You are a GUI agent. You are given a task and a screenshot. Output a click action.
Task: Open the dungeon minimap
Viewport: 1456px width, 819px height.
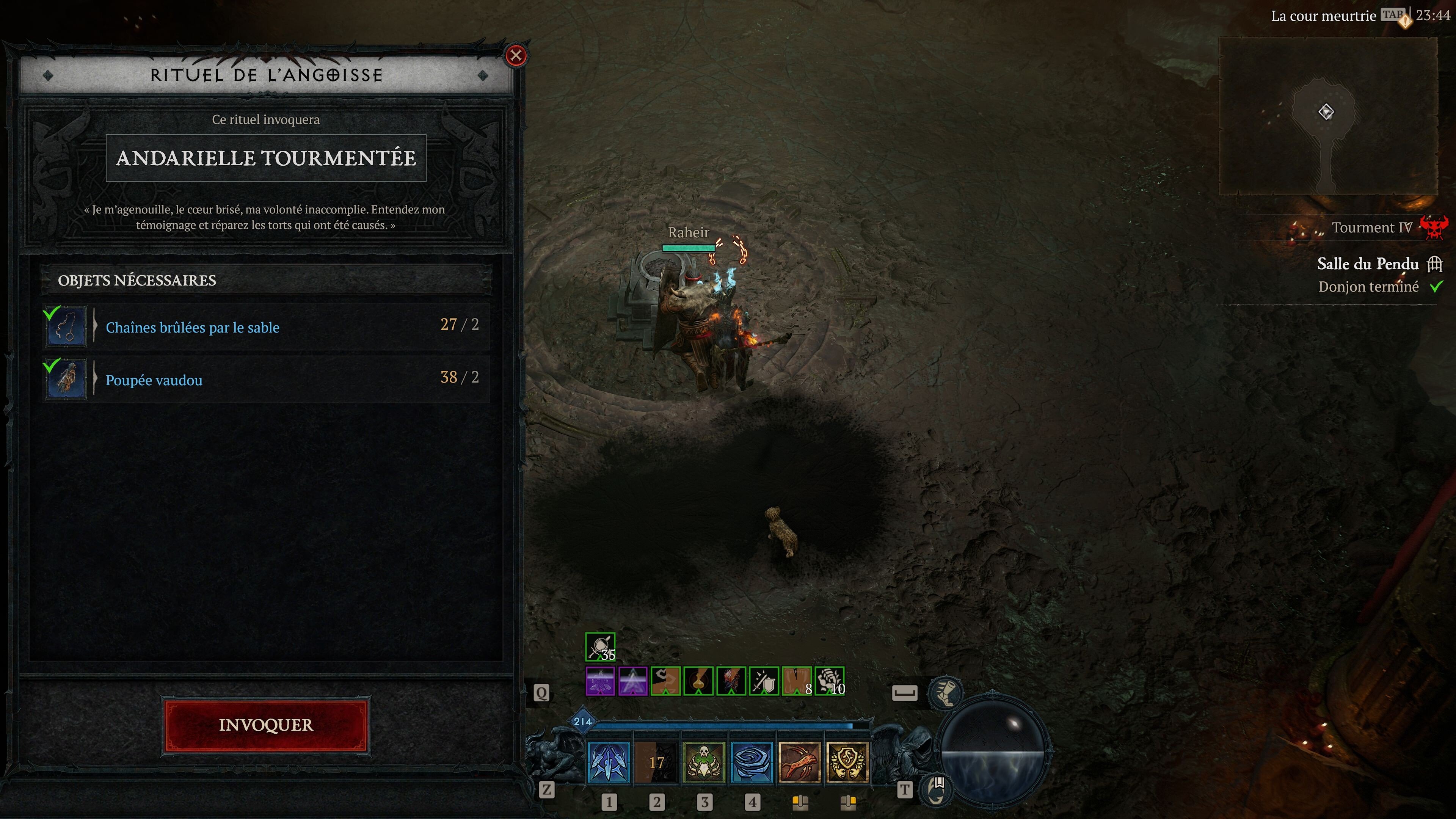[x=1327, y=116]
